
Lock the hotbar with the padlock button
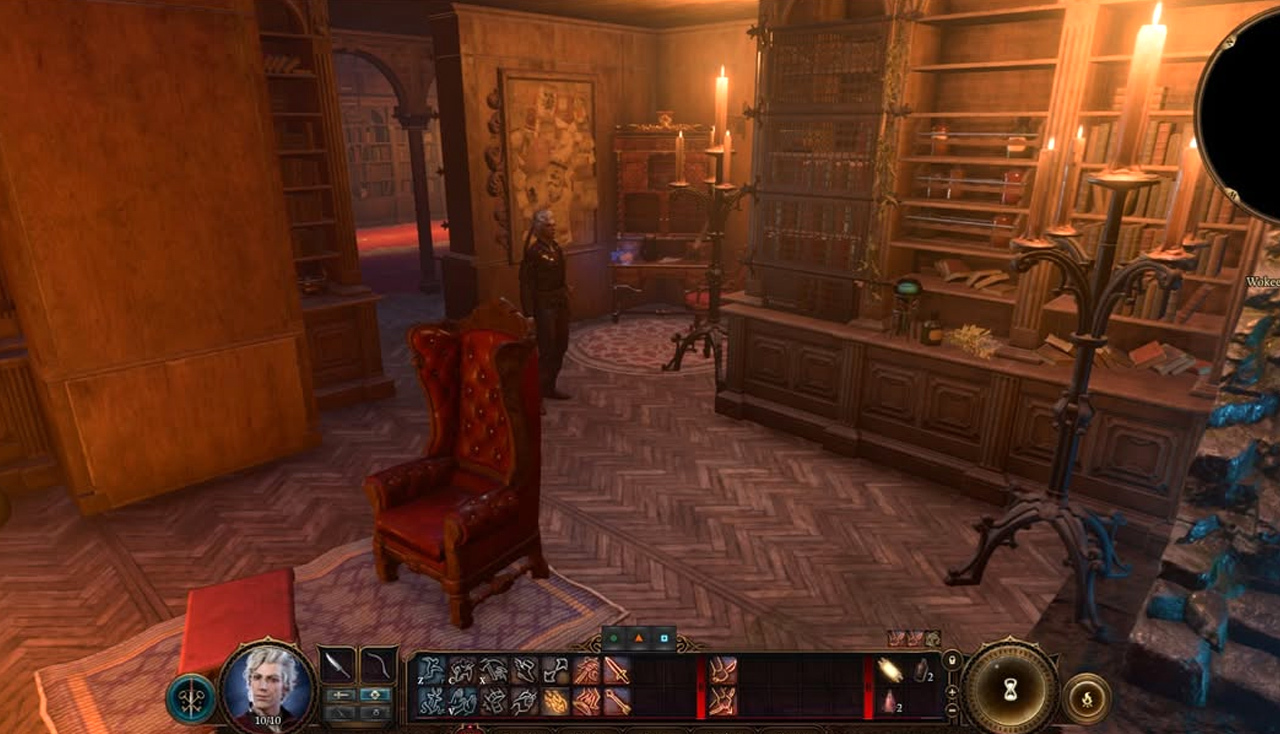pos(951,661)
